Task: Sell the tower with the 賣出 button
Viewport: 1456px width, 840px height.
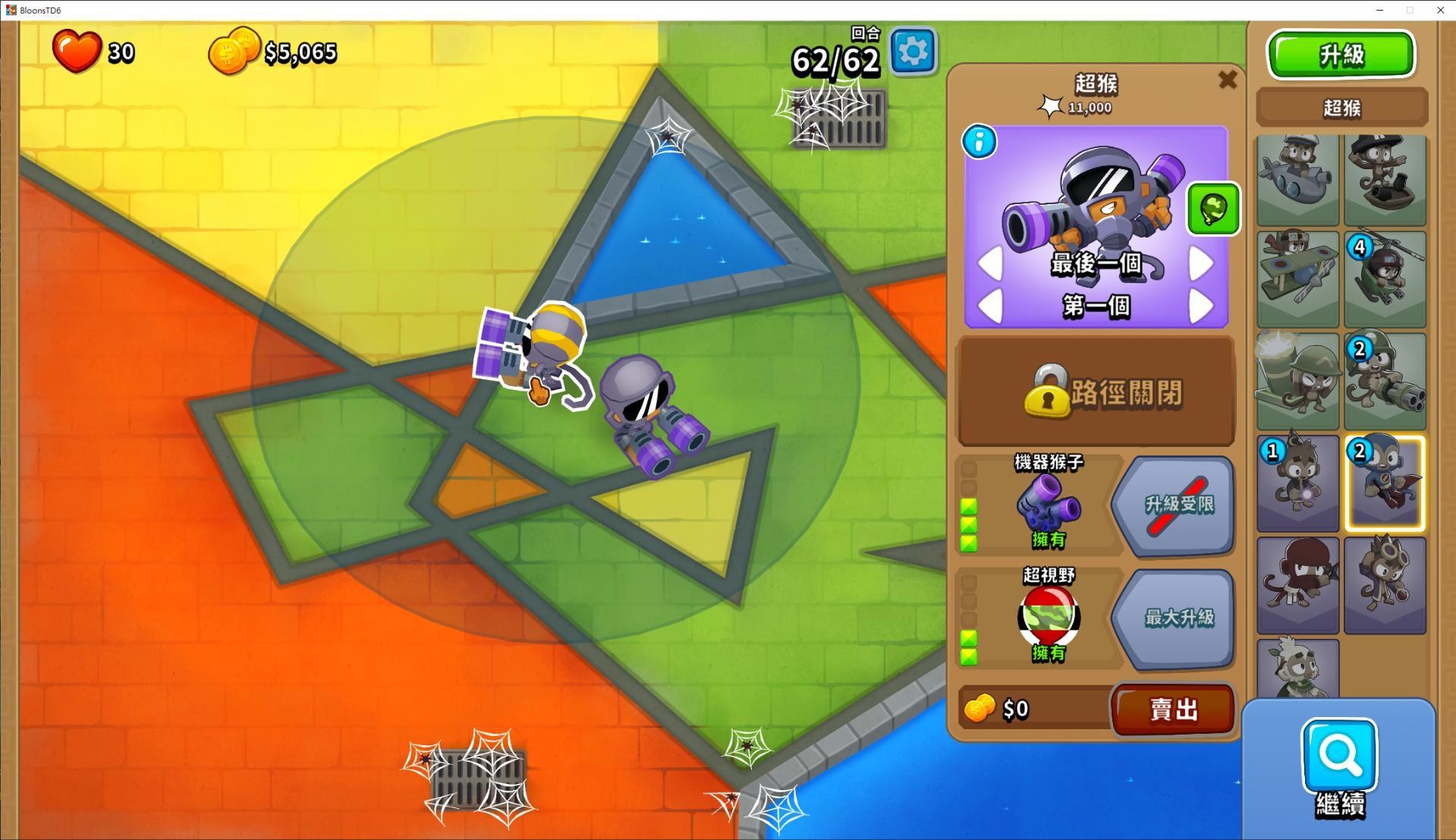Action: (1171, 709)
